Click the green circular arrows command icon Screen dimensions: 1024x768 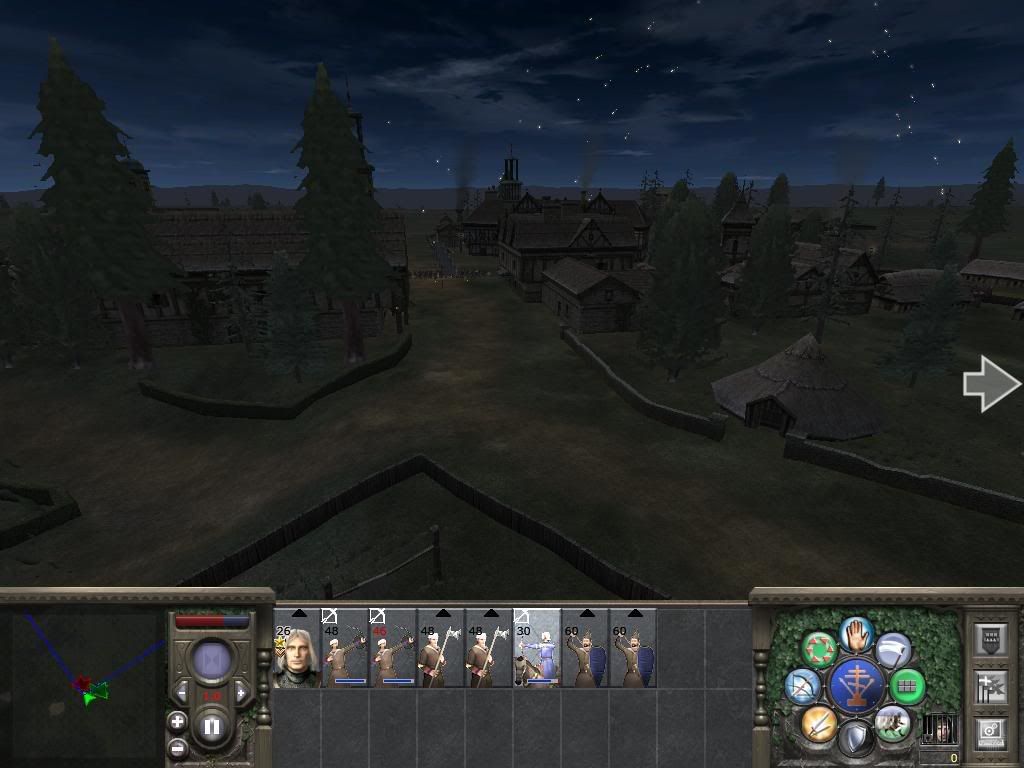[820, 650]
